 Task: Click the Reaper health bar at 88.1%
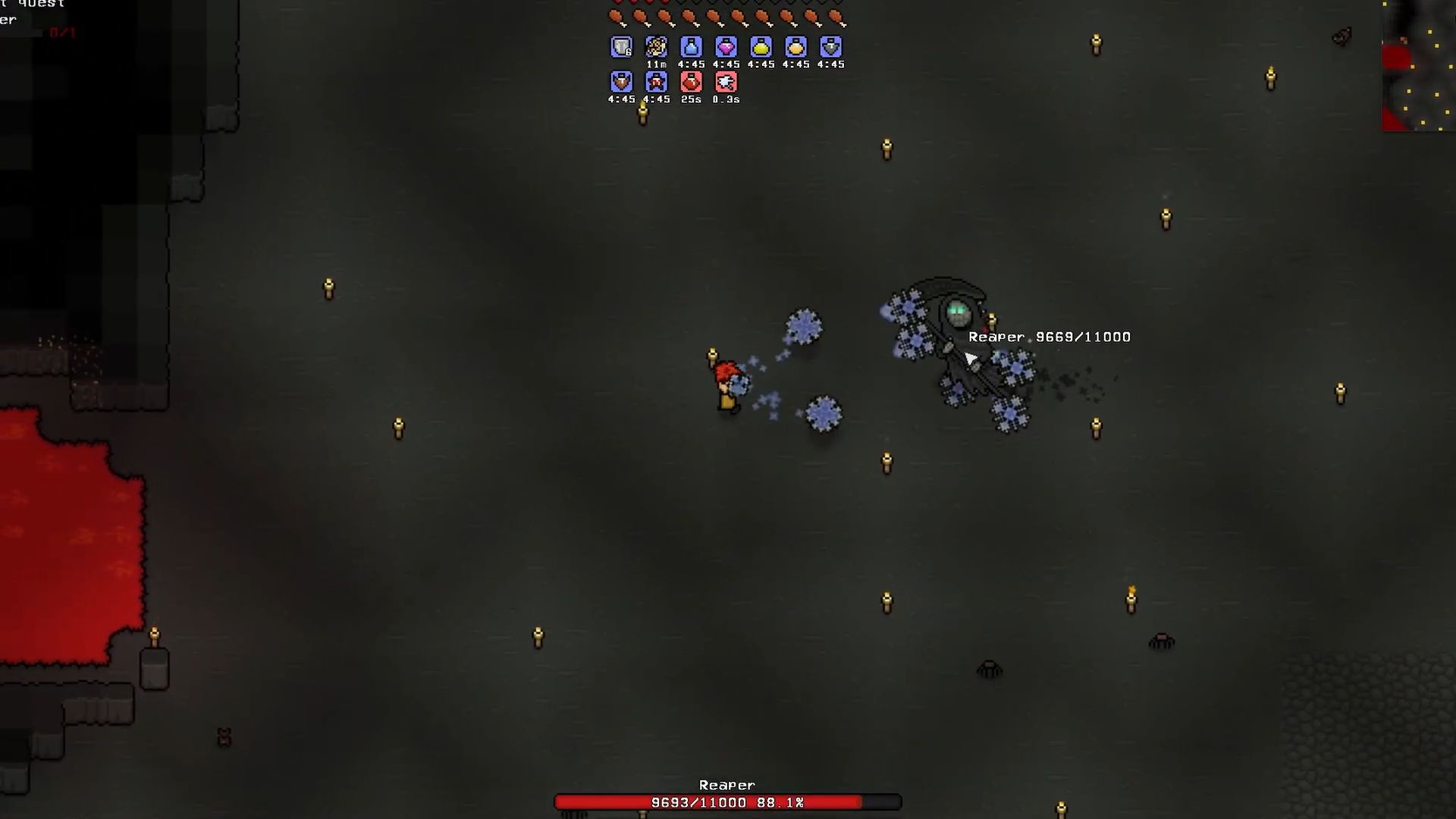tap(726, 802)
